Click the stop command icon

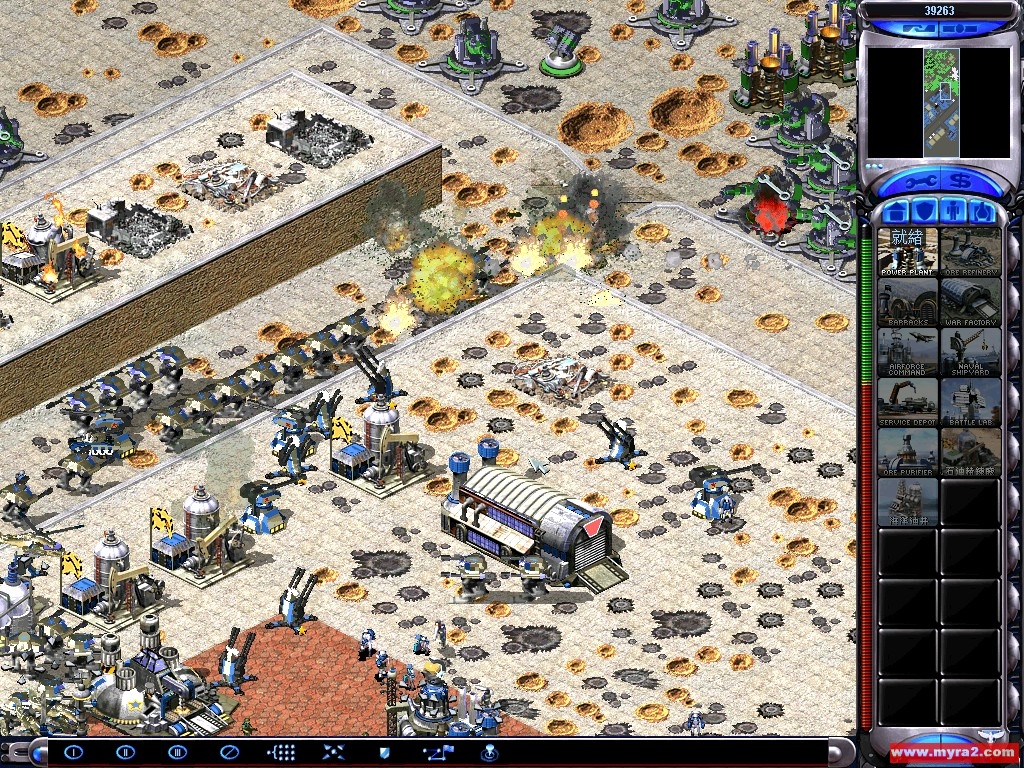[x=229, y=752]
